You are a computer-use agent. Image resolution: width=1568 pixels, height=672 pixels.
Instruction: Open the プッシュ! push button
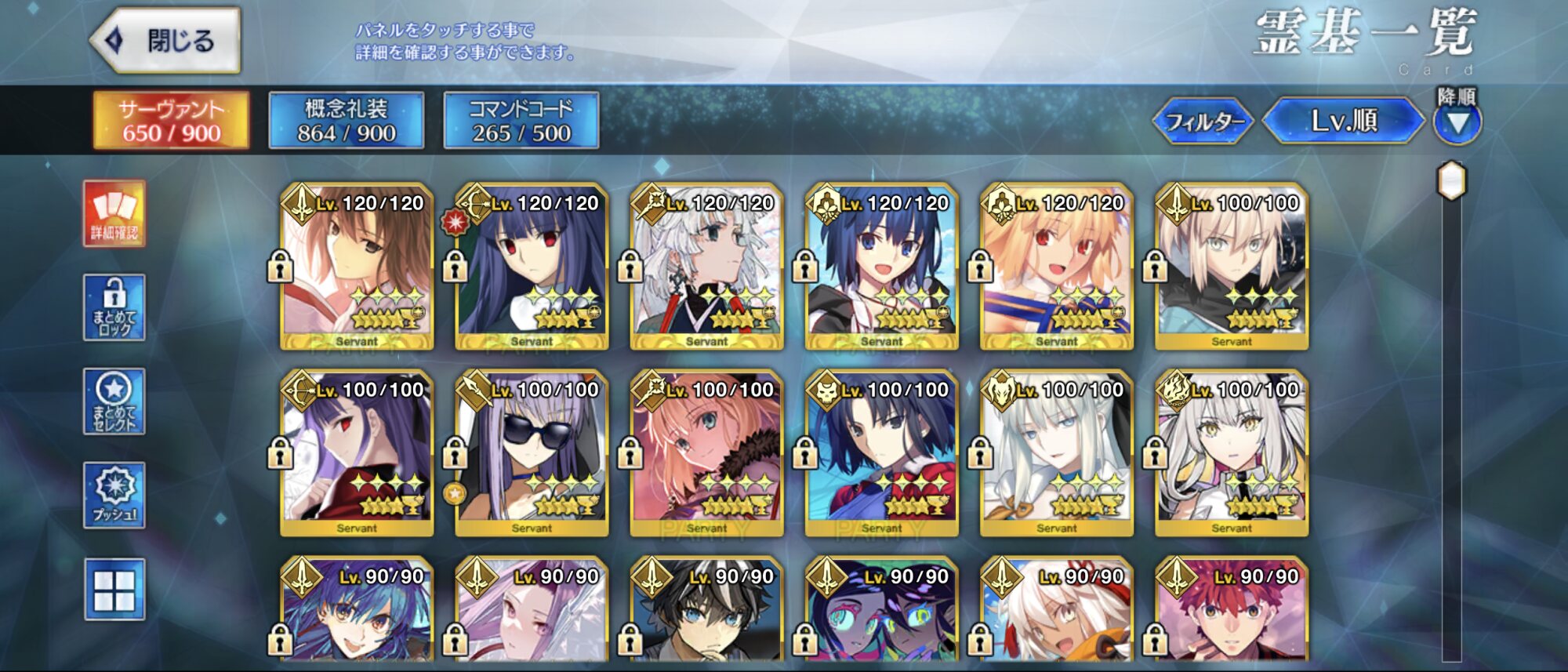[114, 496]
